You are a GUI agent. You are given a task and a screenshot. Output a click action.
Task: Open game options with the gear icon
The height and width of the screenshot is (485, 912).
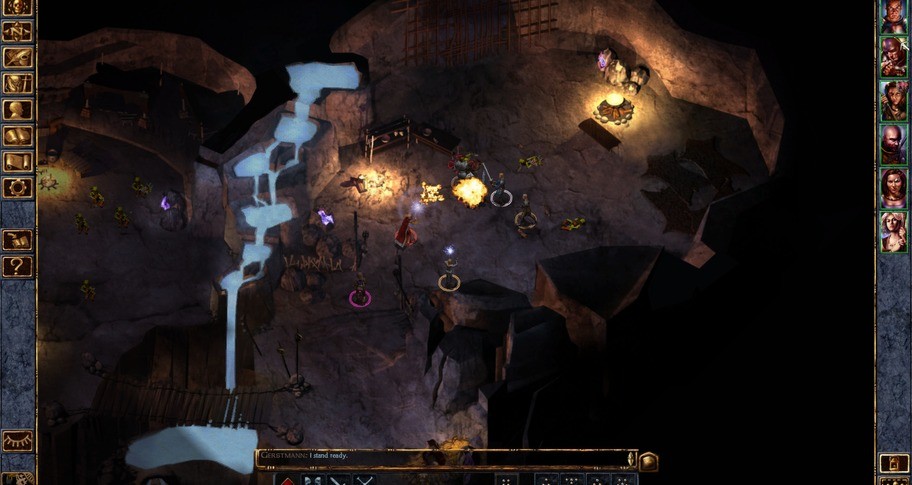(18, 187)
